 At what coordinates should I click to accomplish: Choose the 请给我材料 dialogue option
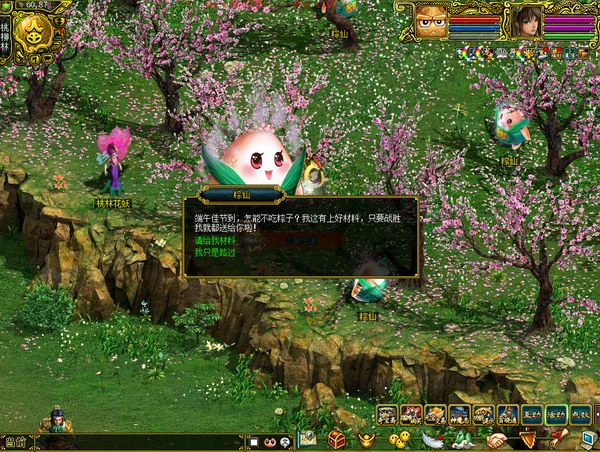pos(216,241)
